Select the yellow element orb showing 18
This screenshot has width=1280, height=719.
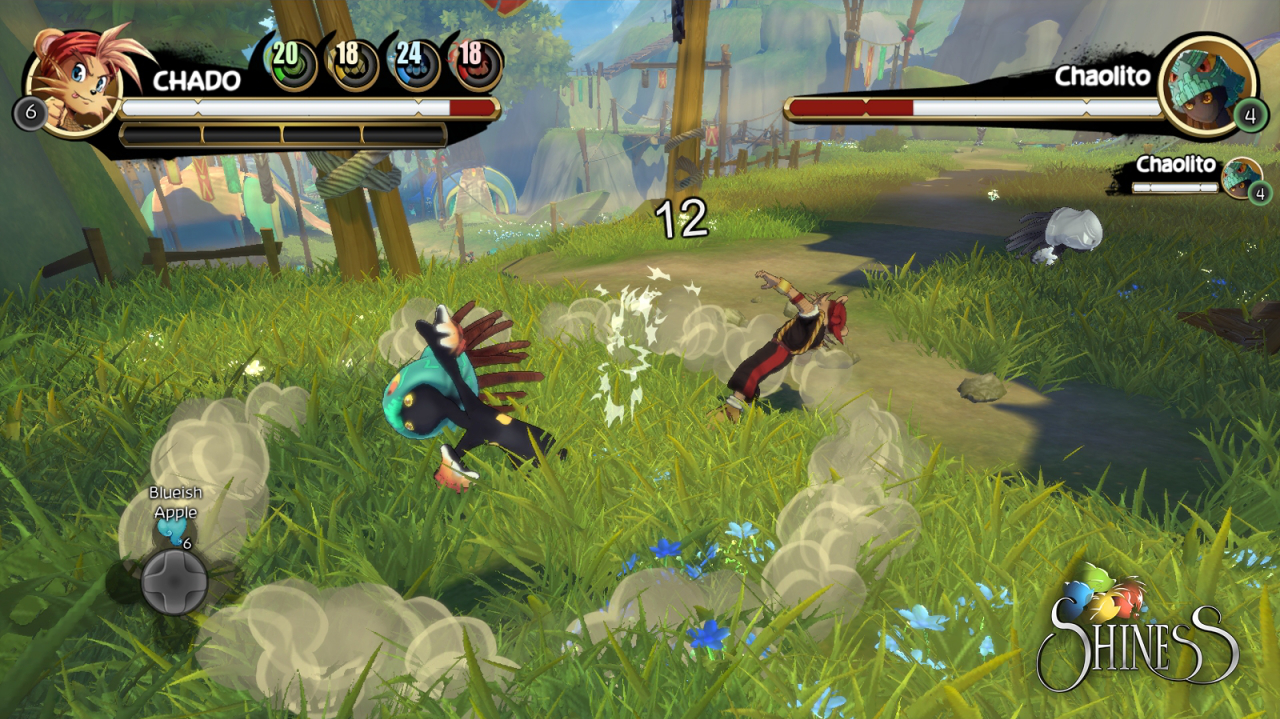352,63
